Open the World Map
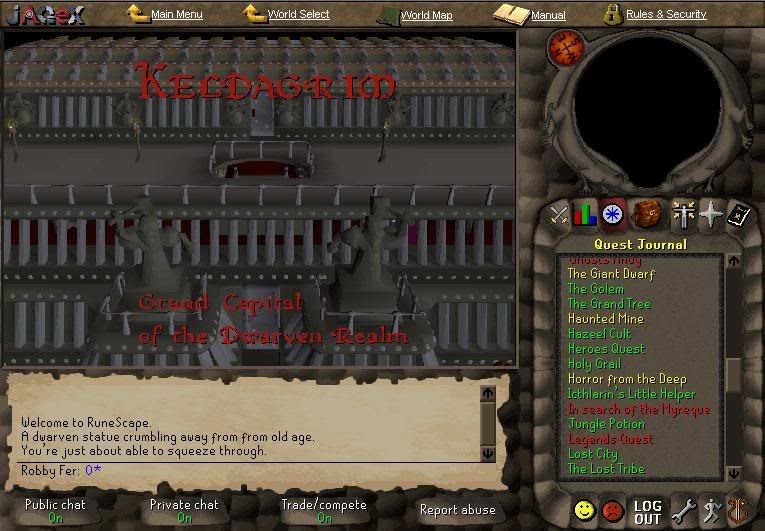Viewport: 765px width, 531px height. (426, 16)
